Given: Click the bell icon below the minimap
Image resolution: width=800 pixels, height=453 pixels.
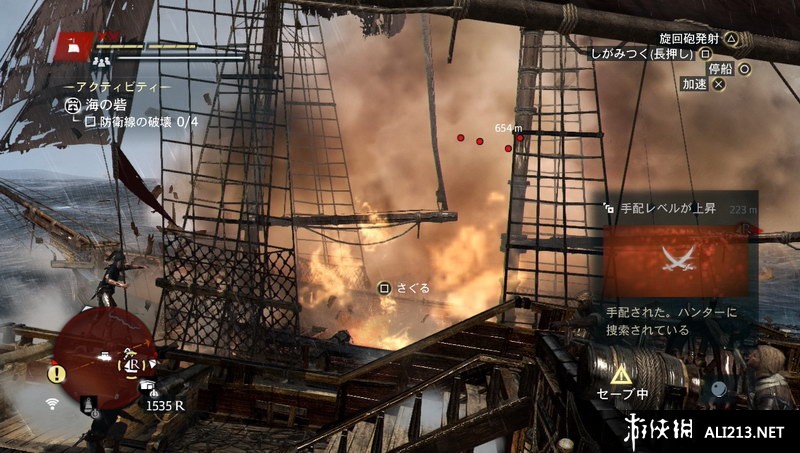Looking at the screenshot, I should (89, 403).
